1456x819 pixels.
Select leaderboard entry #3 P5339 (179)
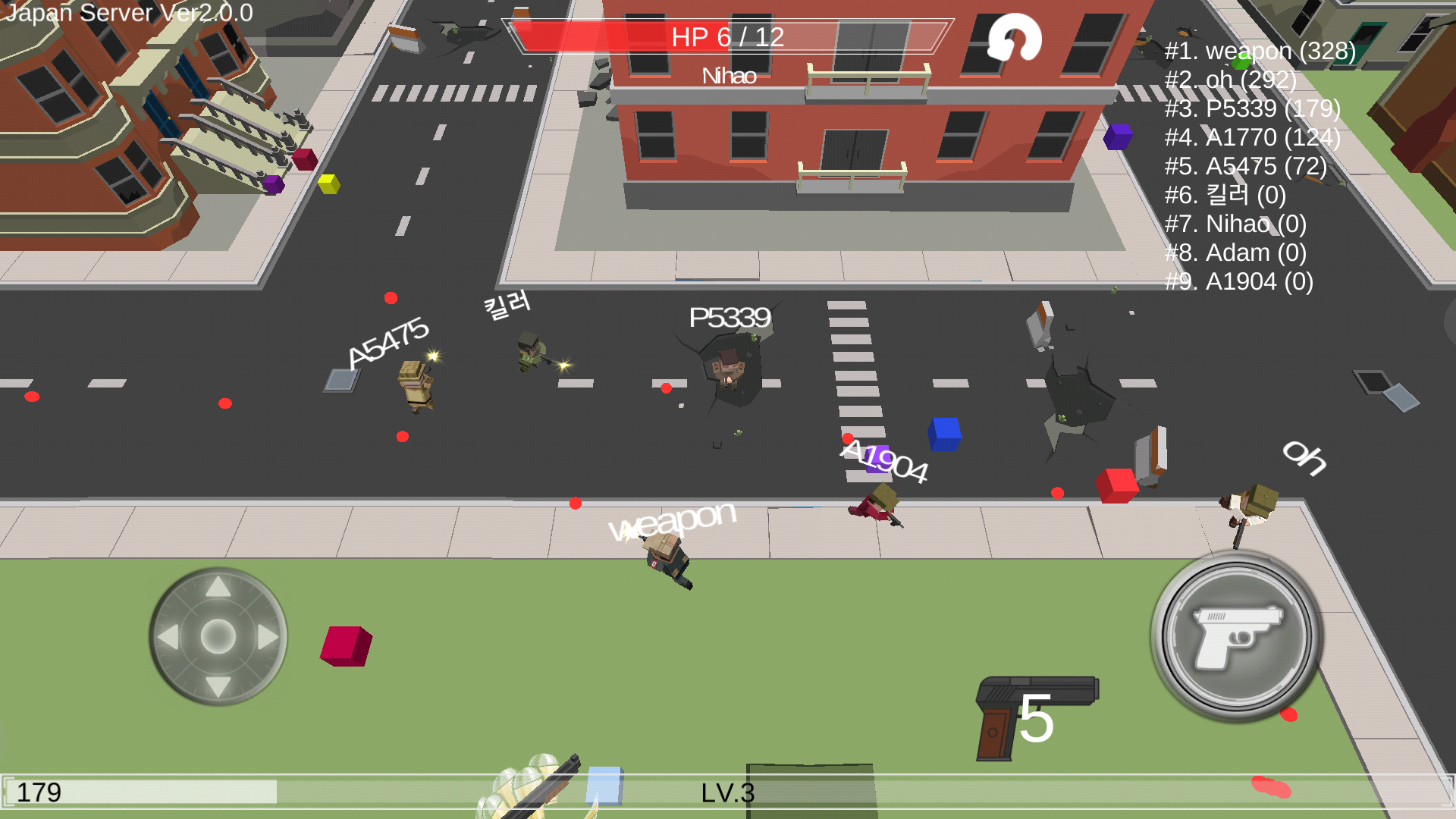pos(1253,109)
